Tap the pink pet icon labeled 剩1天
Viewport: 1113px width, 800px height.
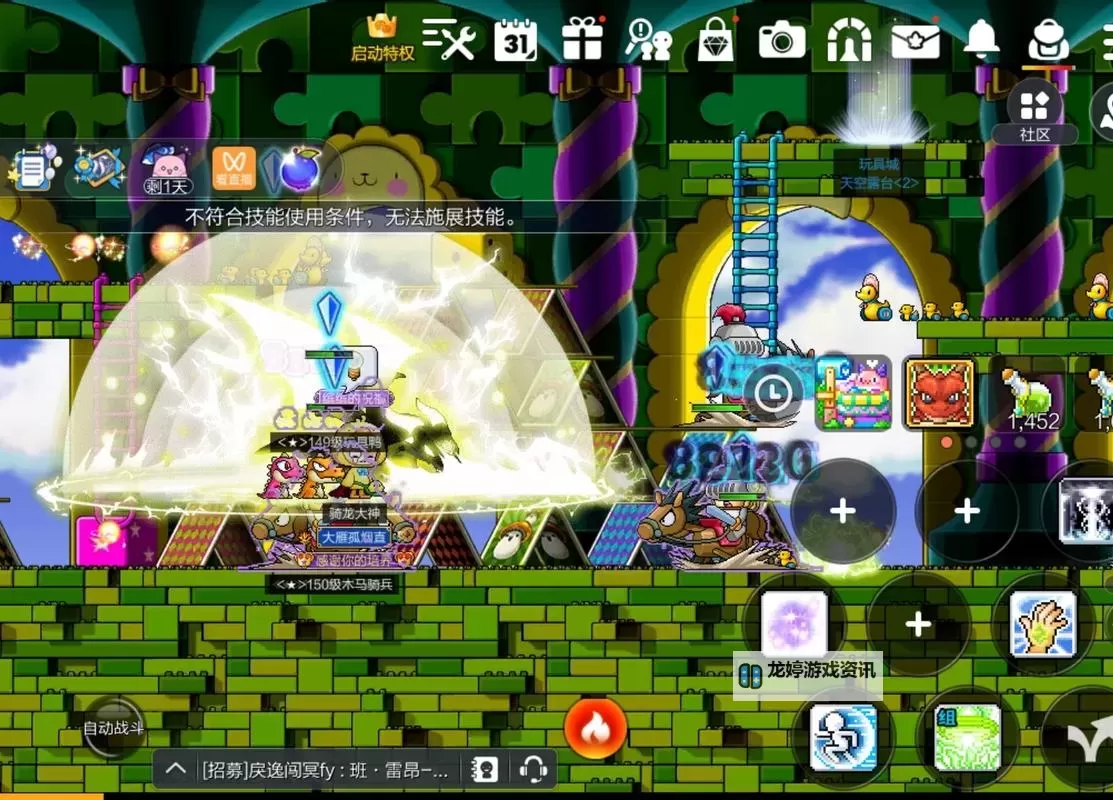coord(167,167)
